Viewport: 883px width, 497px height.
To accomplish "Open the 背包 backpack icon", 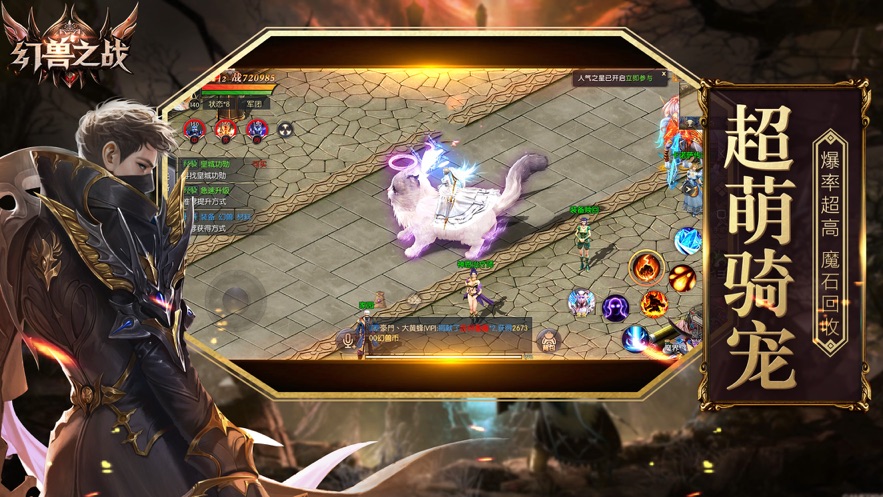I will point(548,340).
